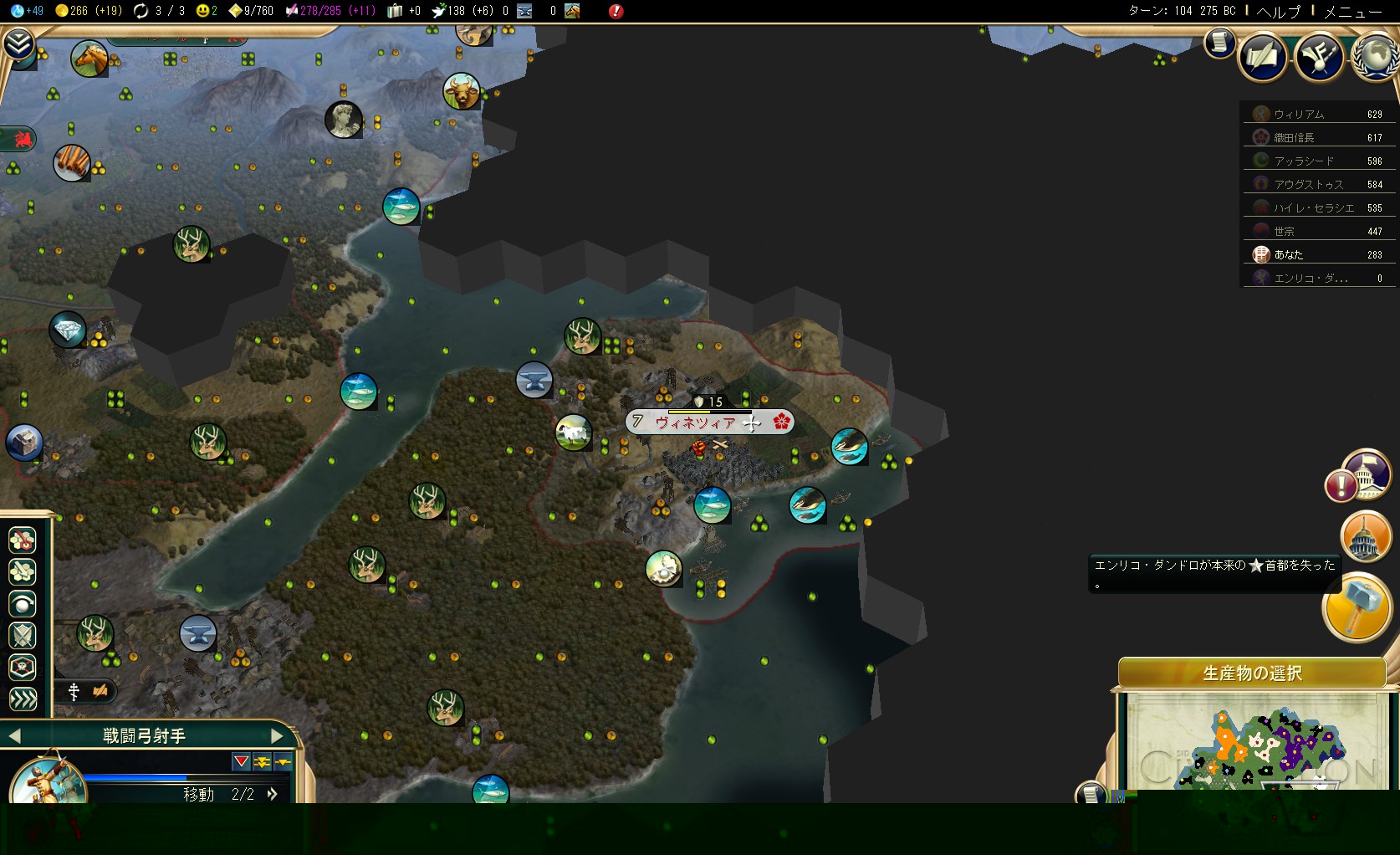1400x855 pixels.
Task: Select the next unit arrow
Action: coord(278,736)
